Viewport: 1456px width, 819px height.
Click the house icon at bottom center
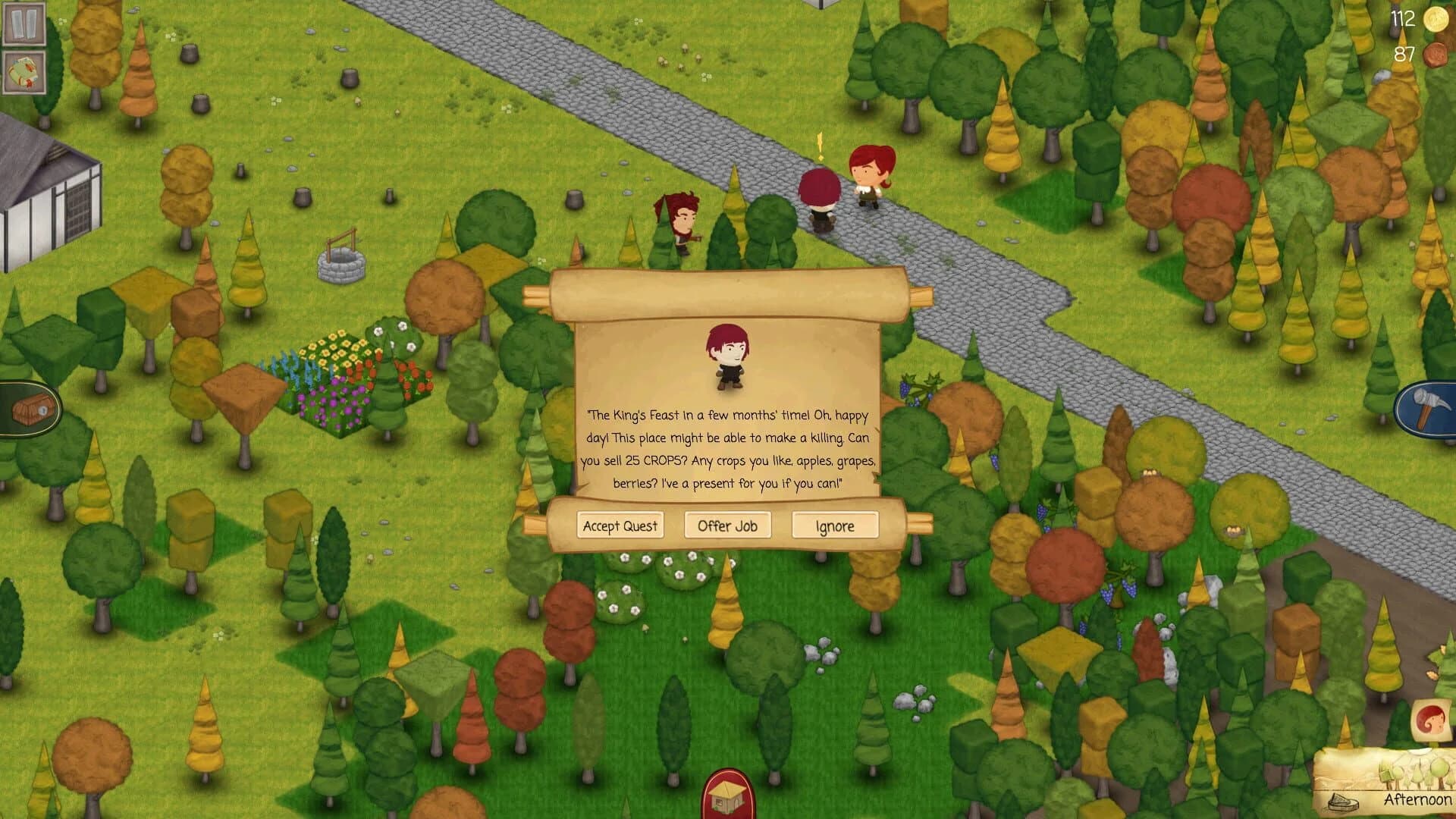coord(727,797)
